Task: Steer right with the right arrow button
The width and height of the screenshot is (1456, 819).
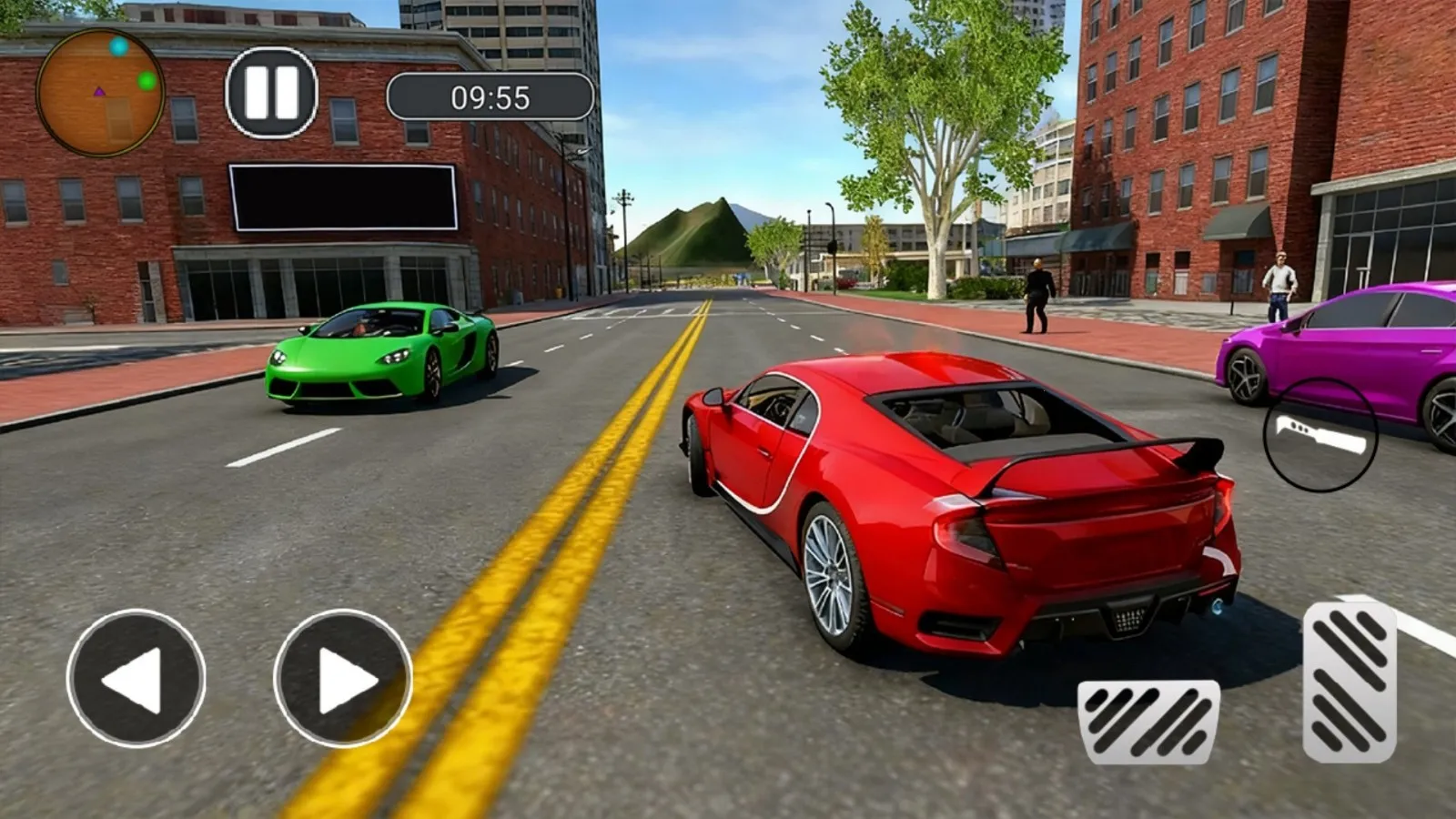Action: (342, 678)
